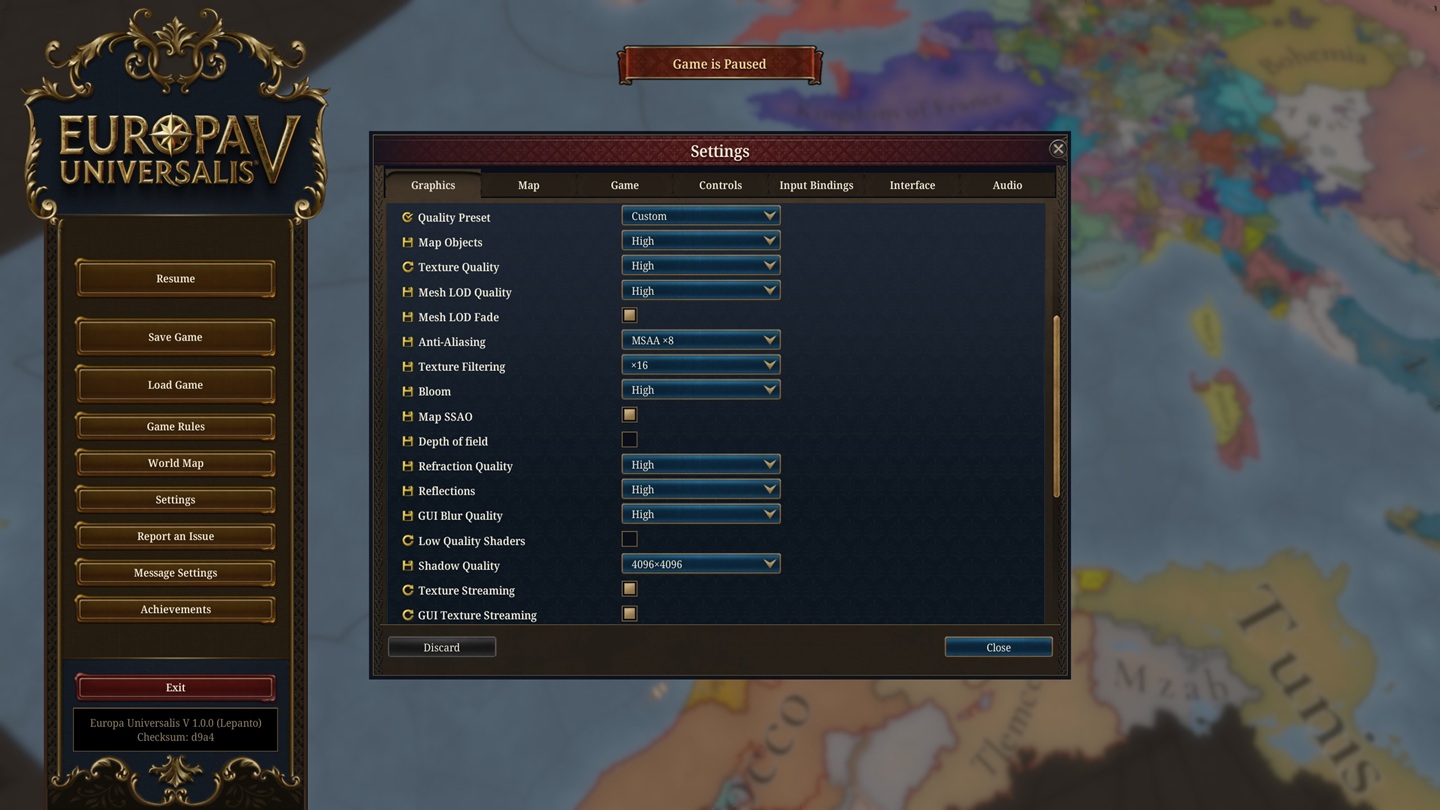
Task: Switch to the Audio tab
Action: pyautogui.click(x=1007, y=185)
